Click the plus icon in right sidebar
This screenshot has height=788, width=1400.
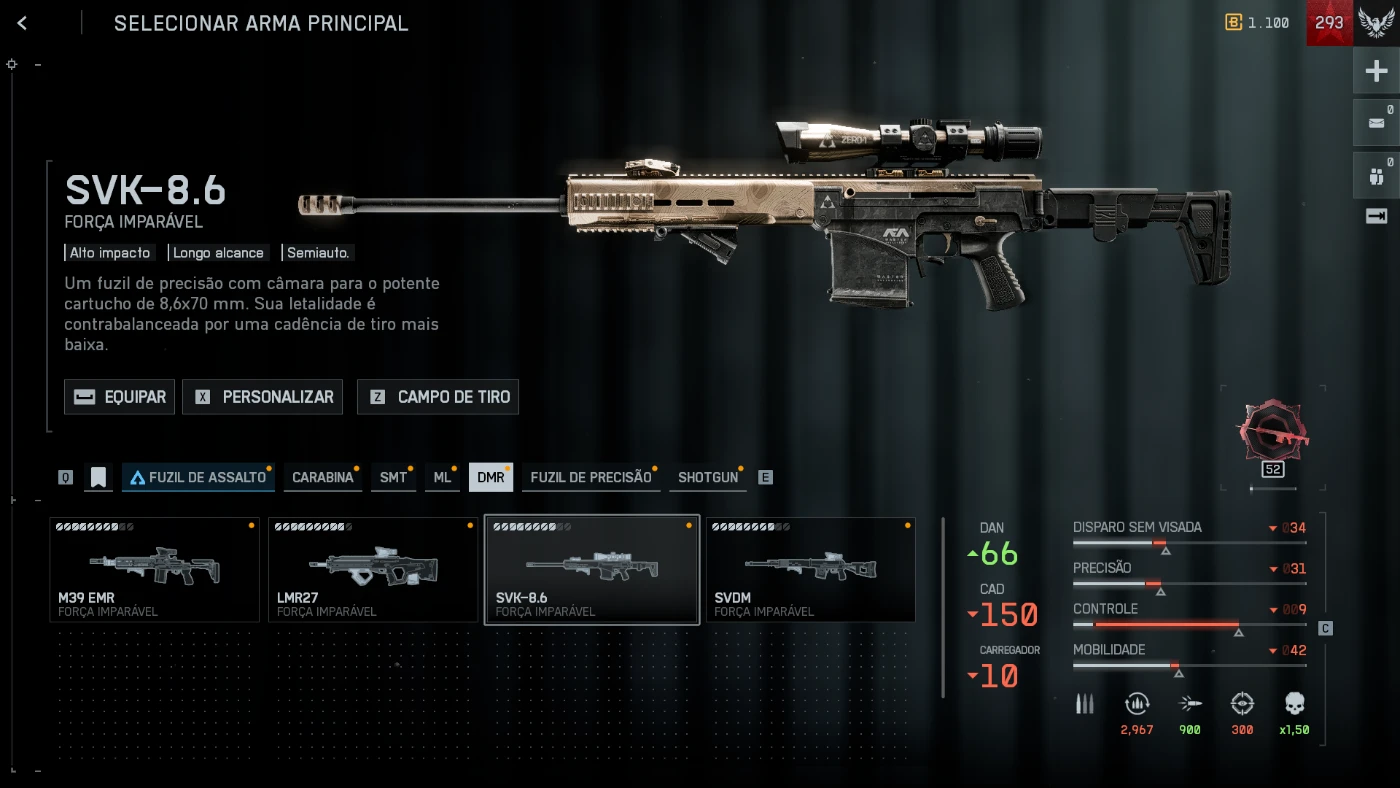pyautogui.click(x=1377, y=71)
